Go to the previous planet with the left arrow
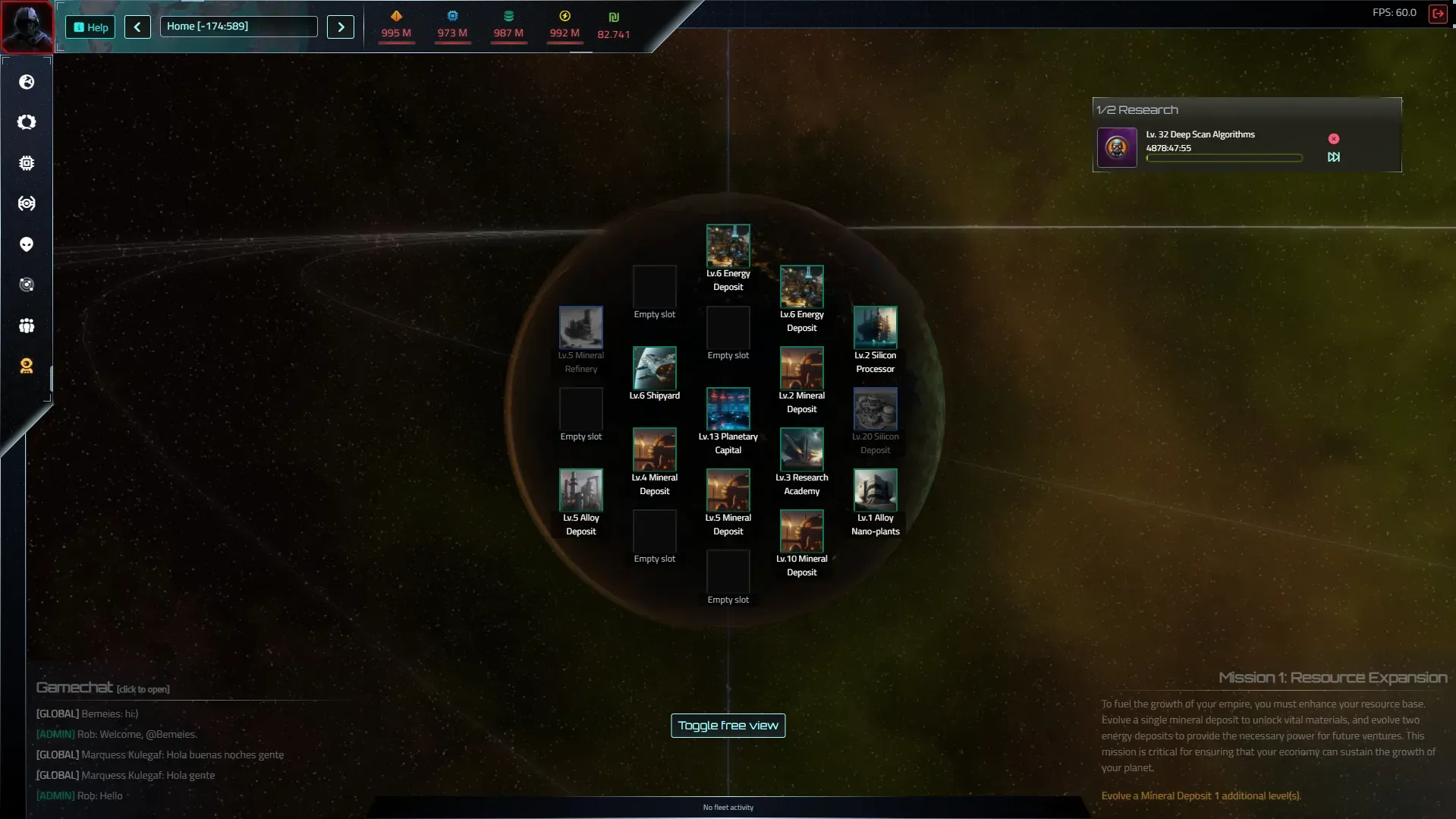This screenshot has height=819, width=1456. coord(137,27)
